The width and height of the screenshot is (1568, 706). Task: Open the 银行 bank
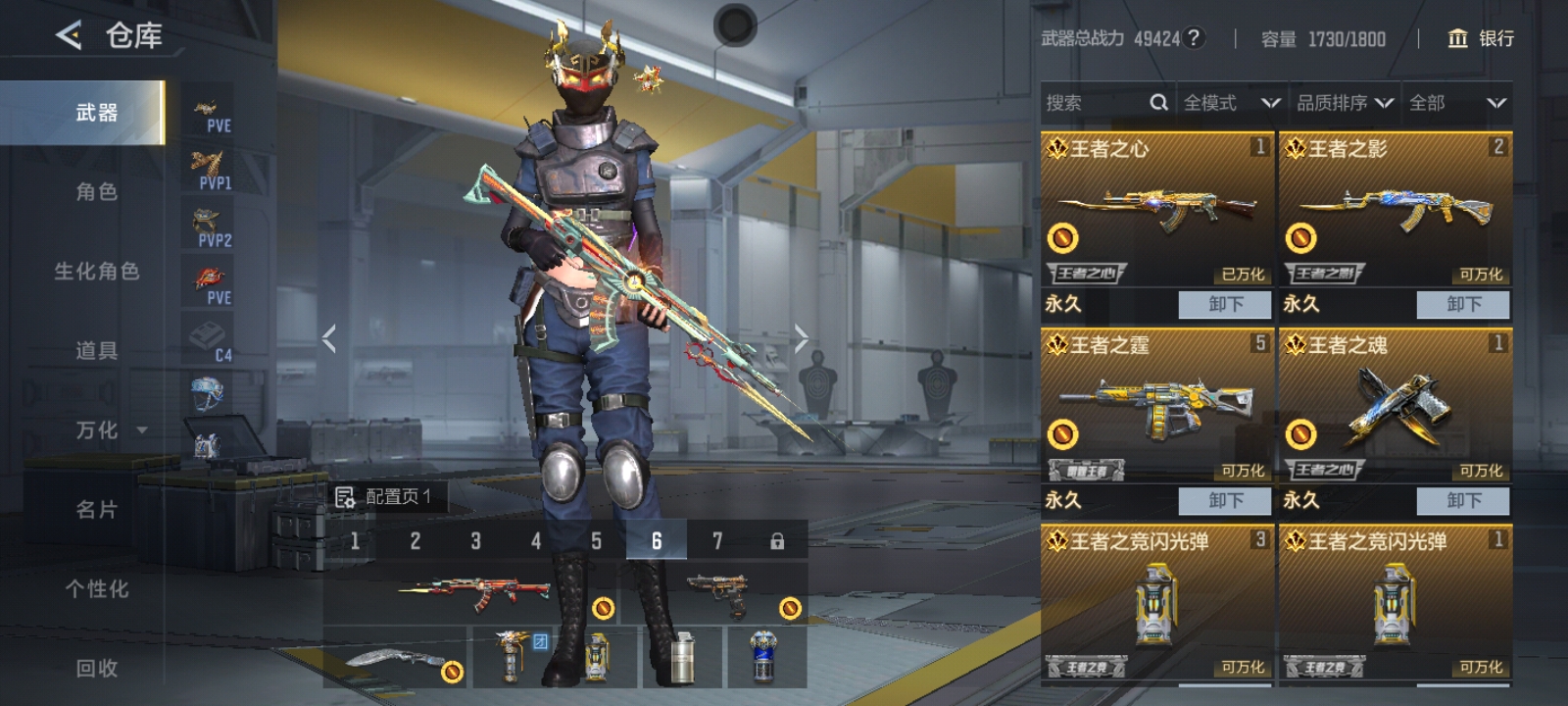tap(1481, 38)
